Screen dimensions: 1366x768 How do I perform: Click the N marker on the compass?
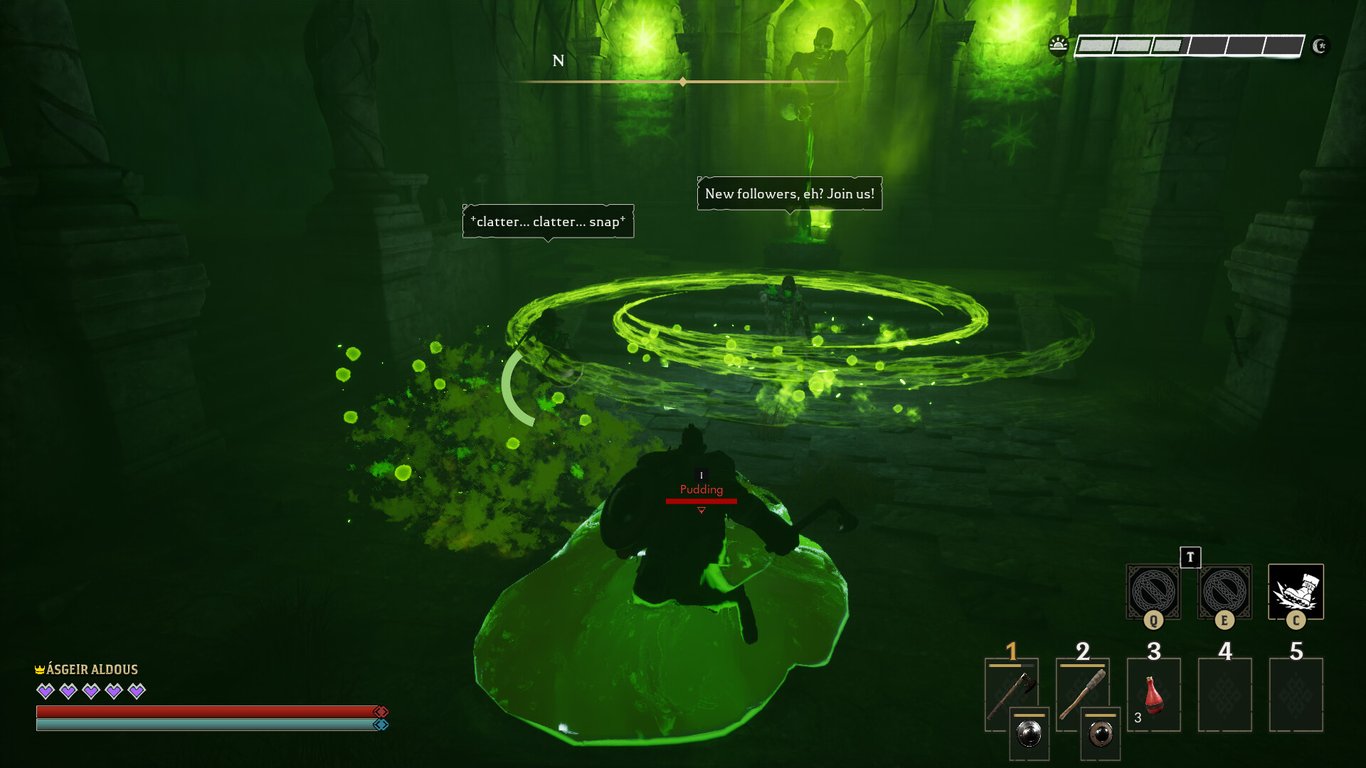click(x=559, y=60)
